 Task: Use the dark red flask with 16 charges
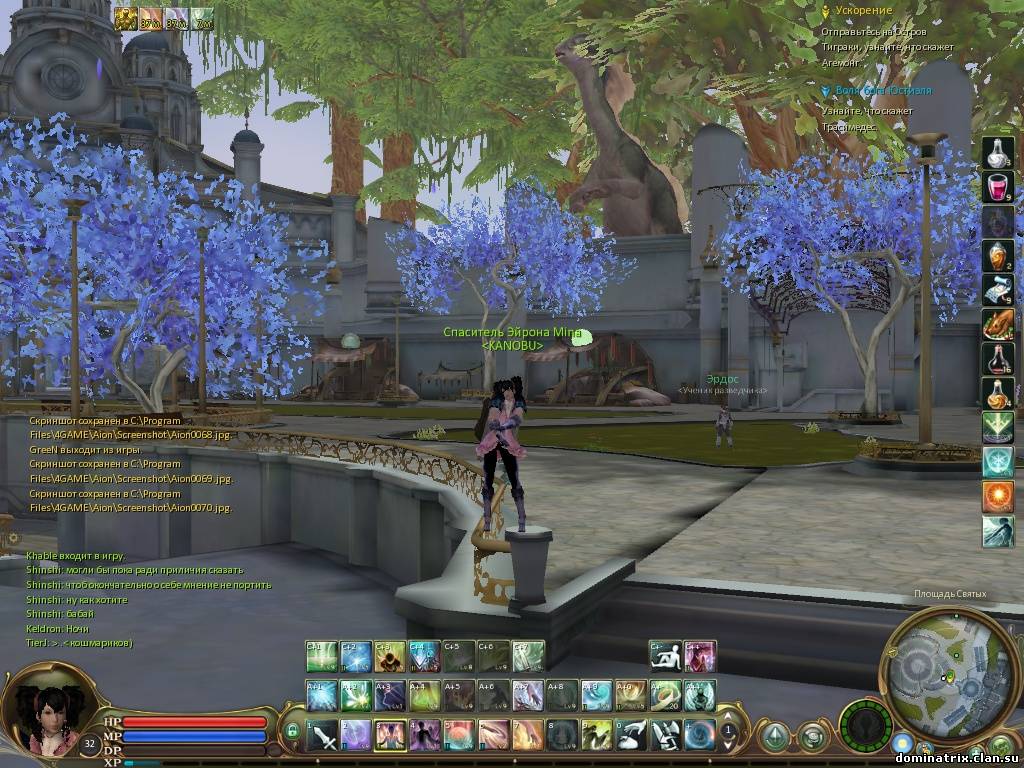[x=997, y=358]
